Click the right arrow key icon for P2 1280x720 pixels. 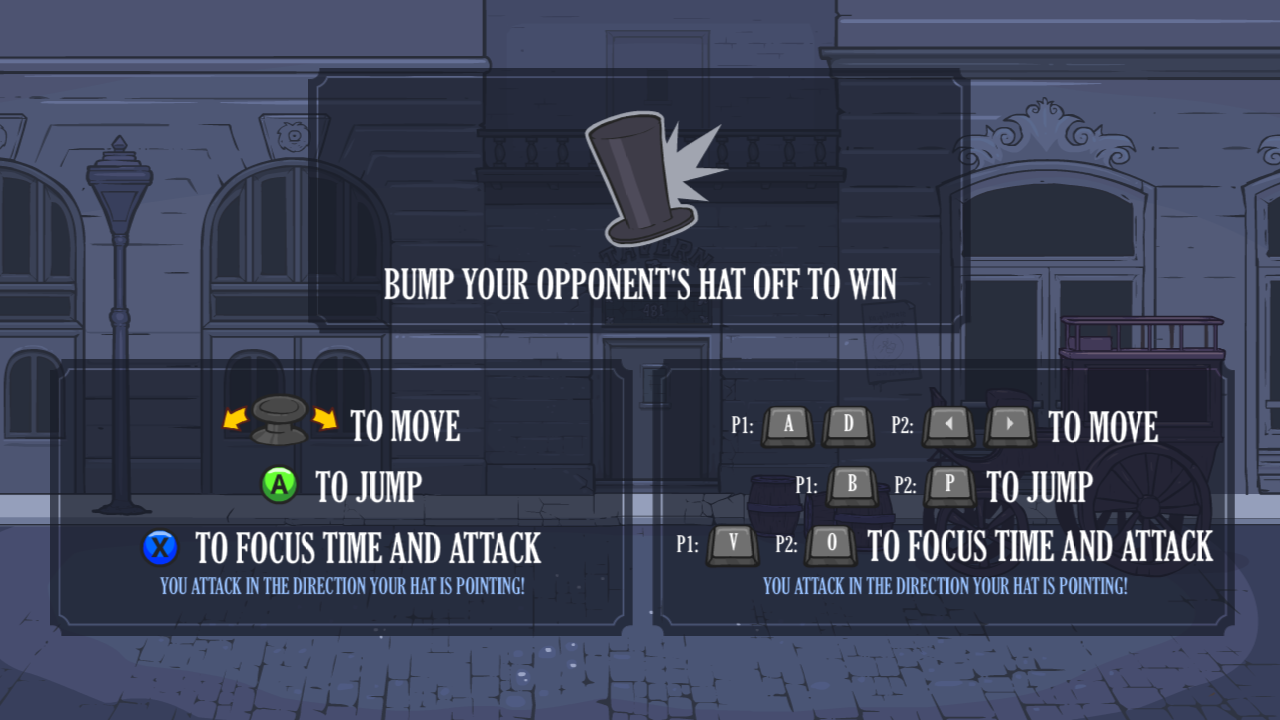coord(1009,426)
